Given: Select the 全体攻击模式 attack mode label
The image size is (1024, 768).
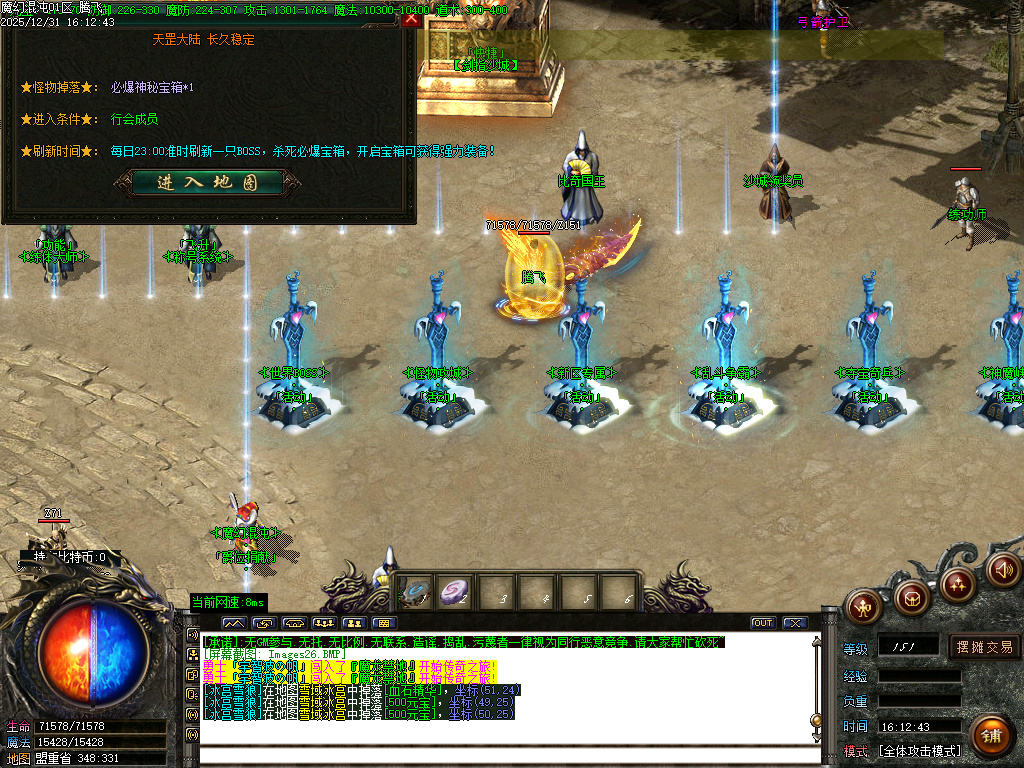Looking at the screenshot, I should pos(920,750).
